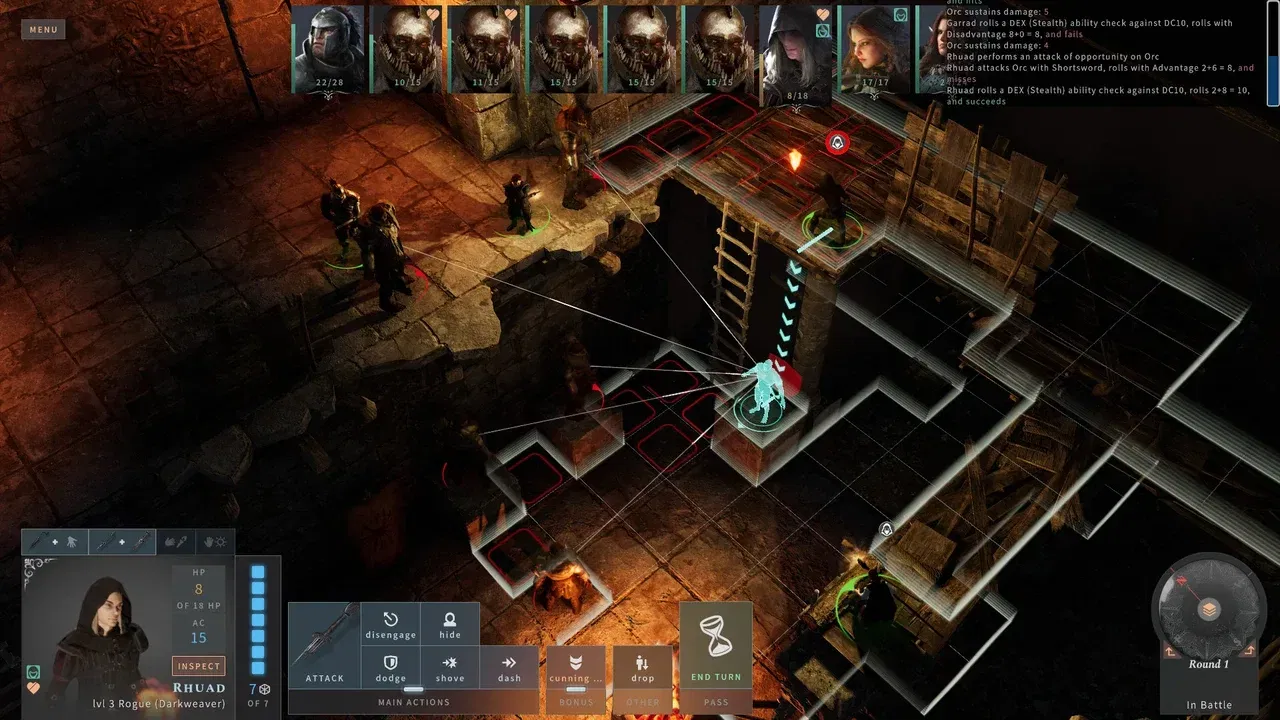
Task: Click Rhuad's heart condition icon
Action: [33, 688]
